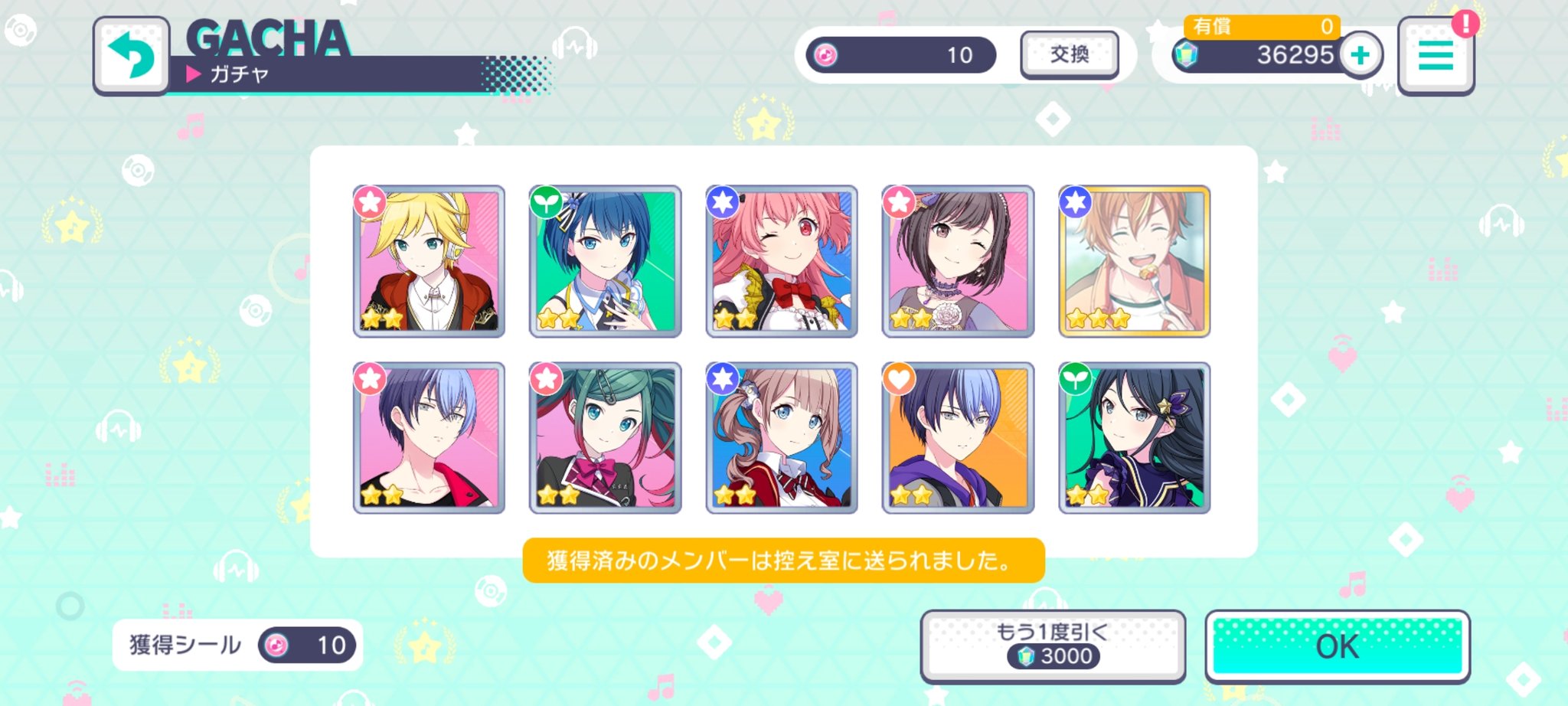Image resolution: width=1568 pixels, height=706 pixels.
Task: Select the 獲得シール counter showing 10
Action: pyautogui.click(x=237, y=646)
